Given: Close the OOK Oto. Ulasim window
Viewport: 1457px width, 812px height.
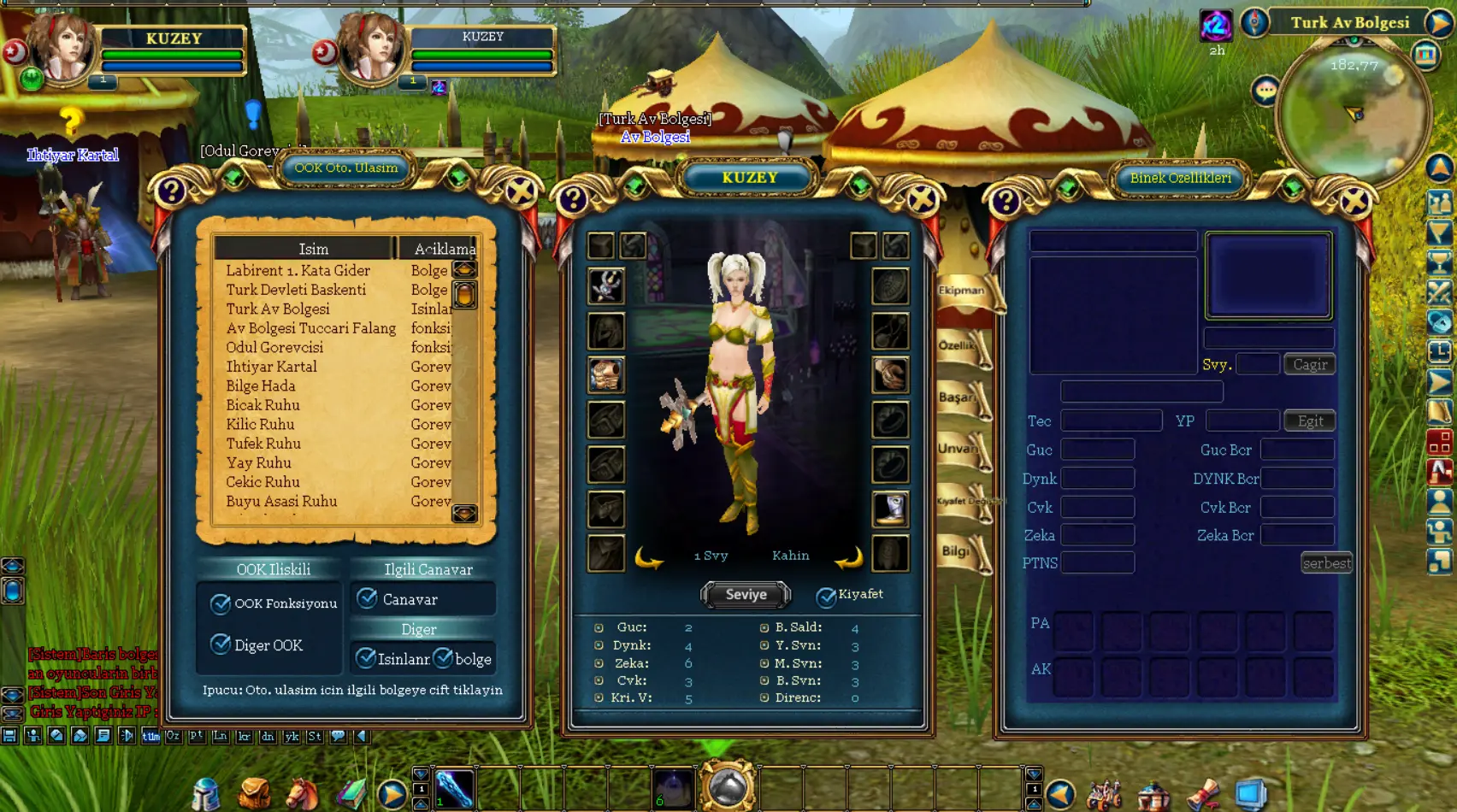Looking at the screenshot, I should tap(520, 192).
